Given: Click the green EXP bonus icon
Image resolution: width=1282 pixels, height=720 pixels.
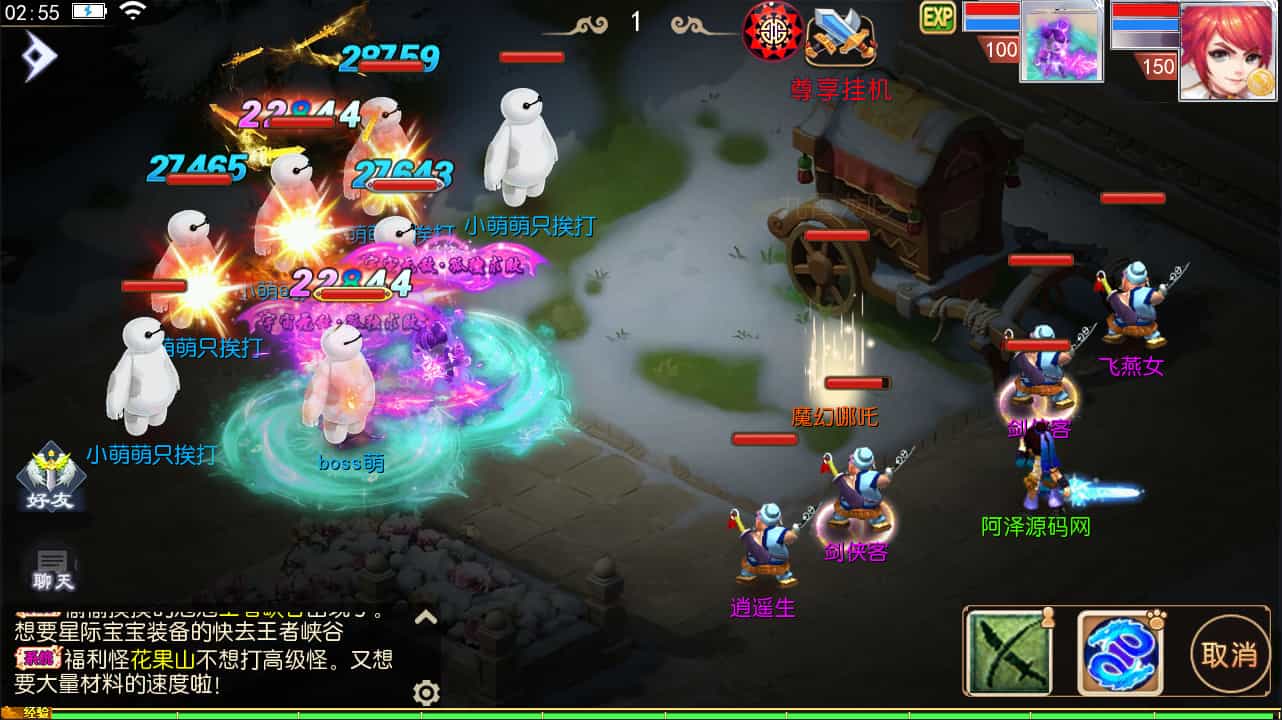Looking at the screenshot, I should tap(938, 17).
